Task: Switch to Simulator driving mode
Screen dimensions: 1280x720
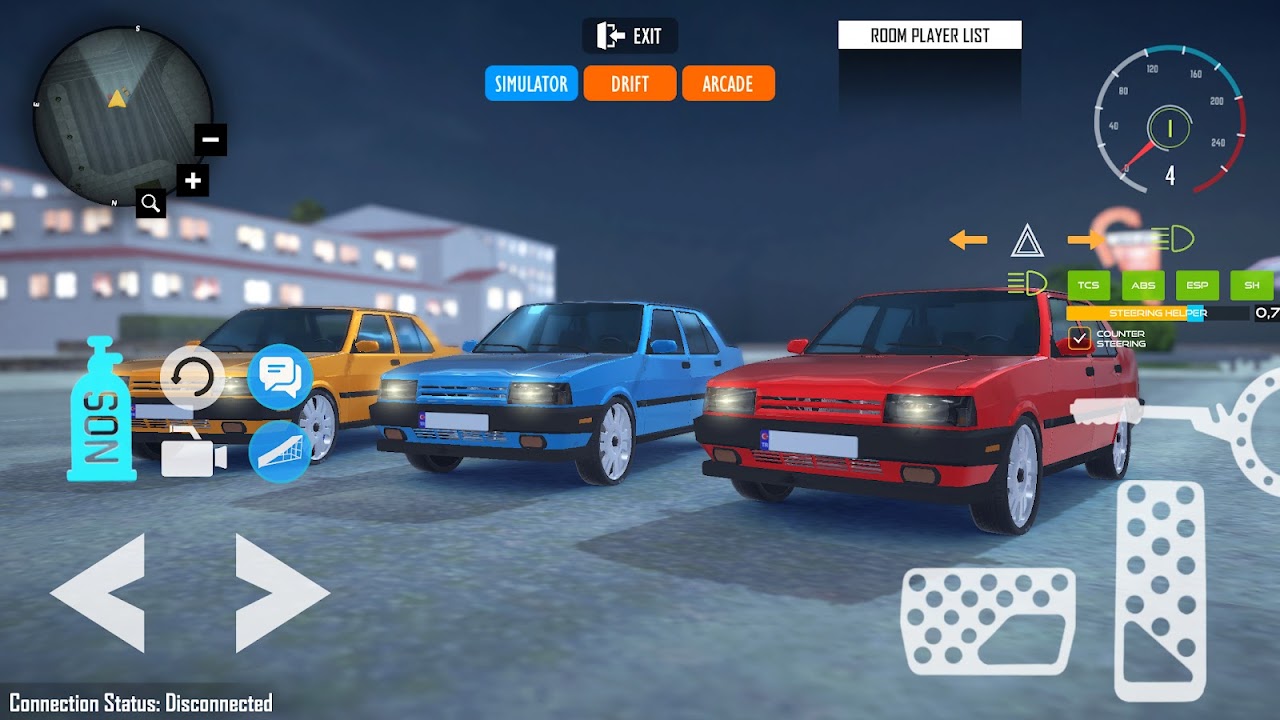Action: tap(531, 84)
